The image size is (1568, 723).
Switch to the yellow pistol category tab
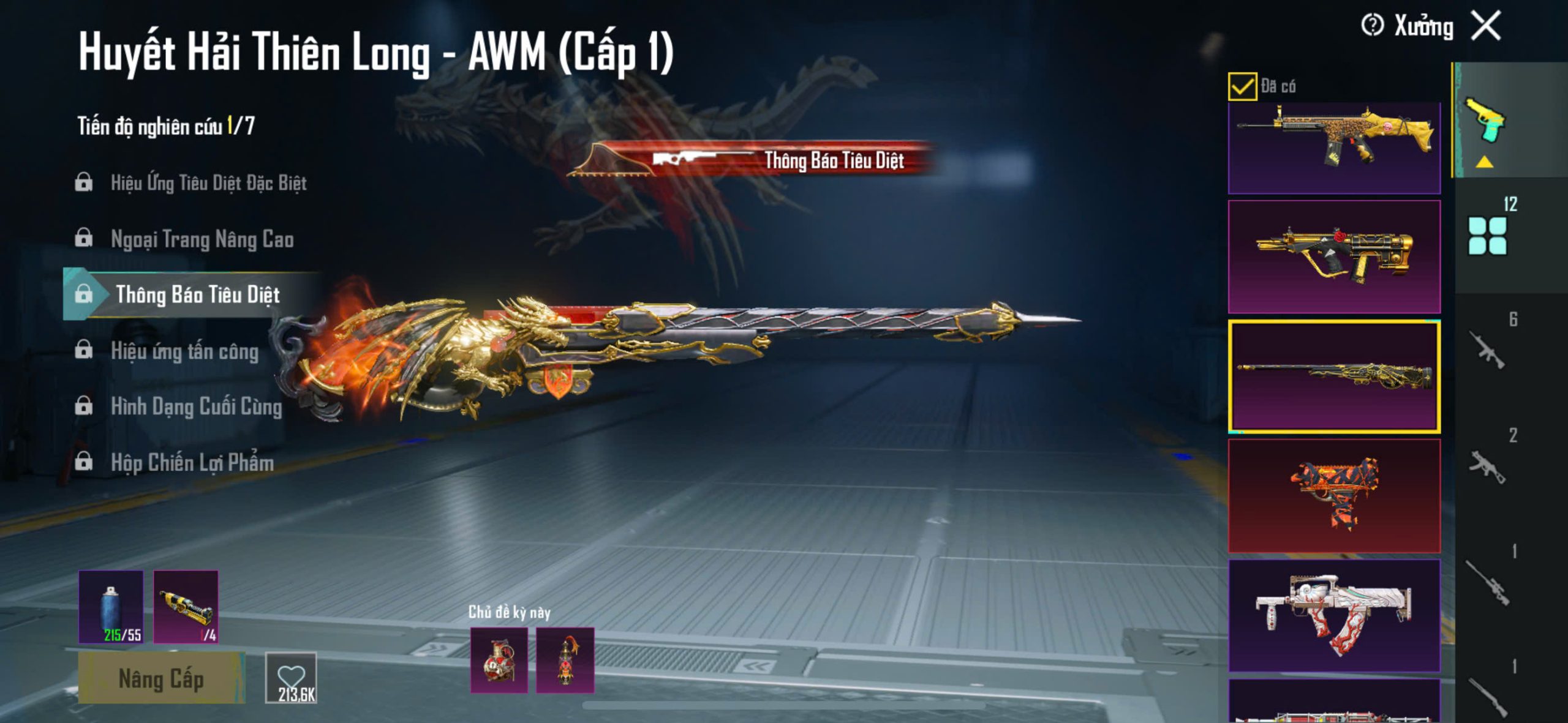tap(1485, 121)
